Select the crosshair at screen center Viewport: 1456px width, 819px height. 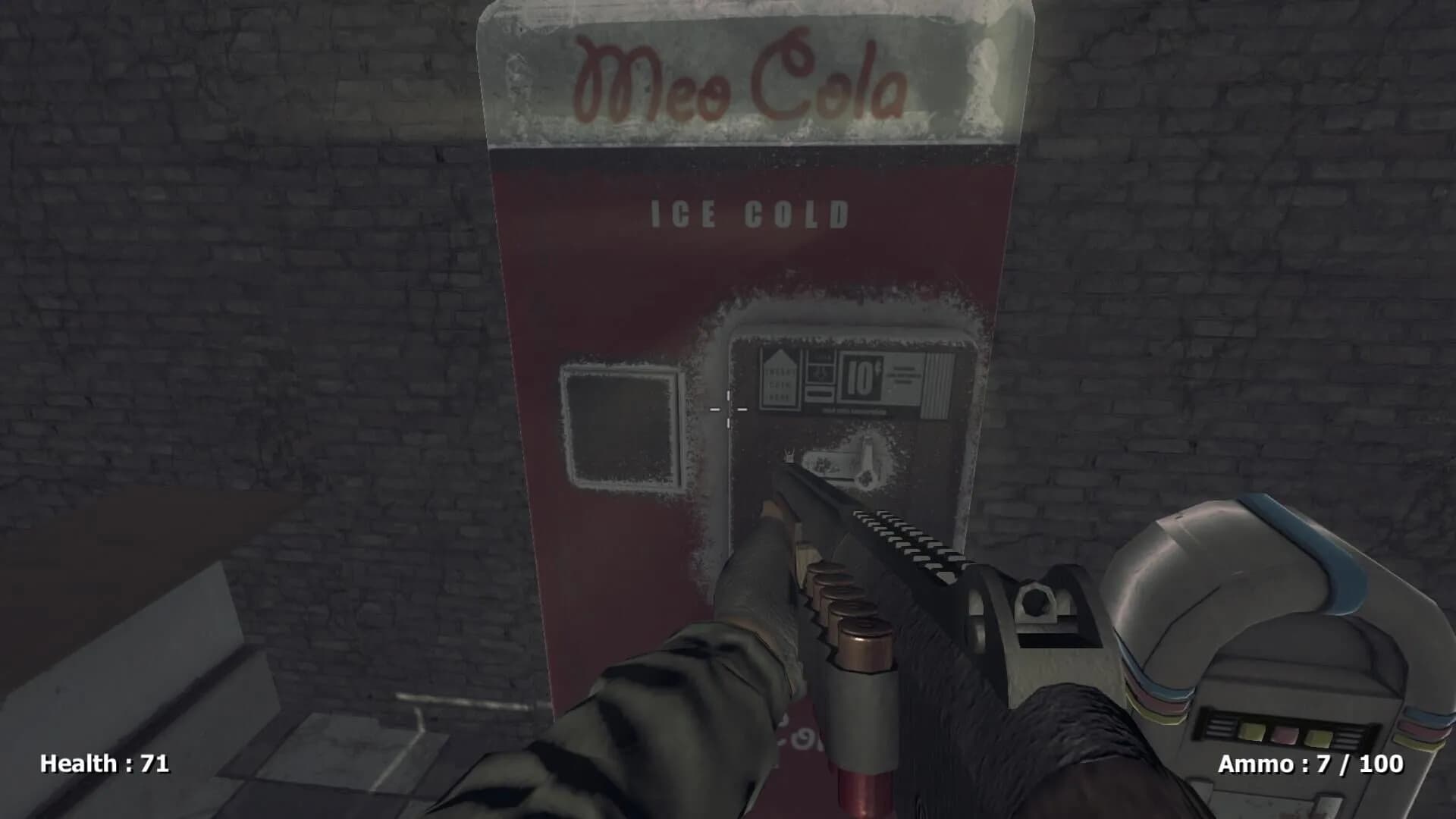(728, 409)
